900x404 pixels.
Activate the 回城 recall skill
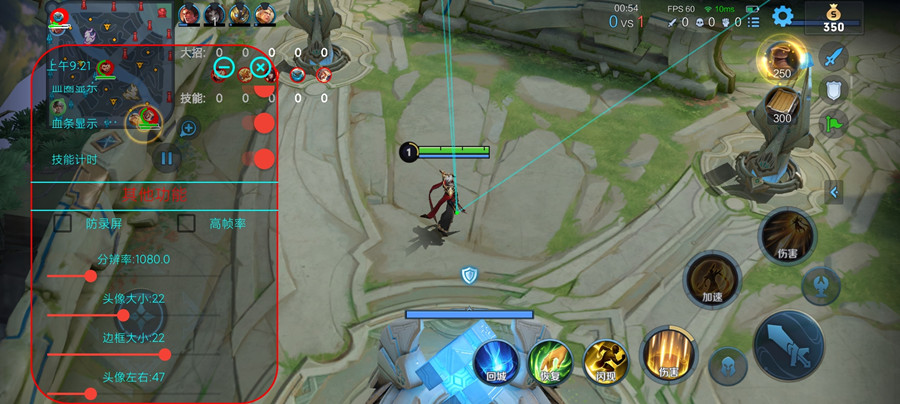click(x=494, y=361)
